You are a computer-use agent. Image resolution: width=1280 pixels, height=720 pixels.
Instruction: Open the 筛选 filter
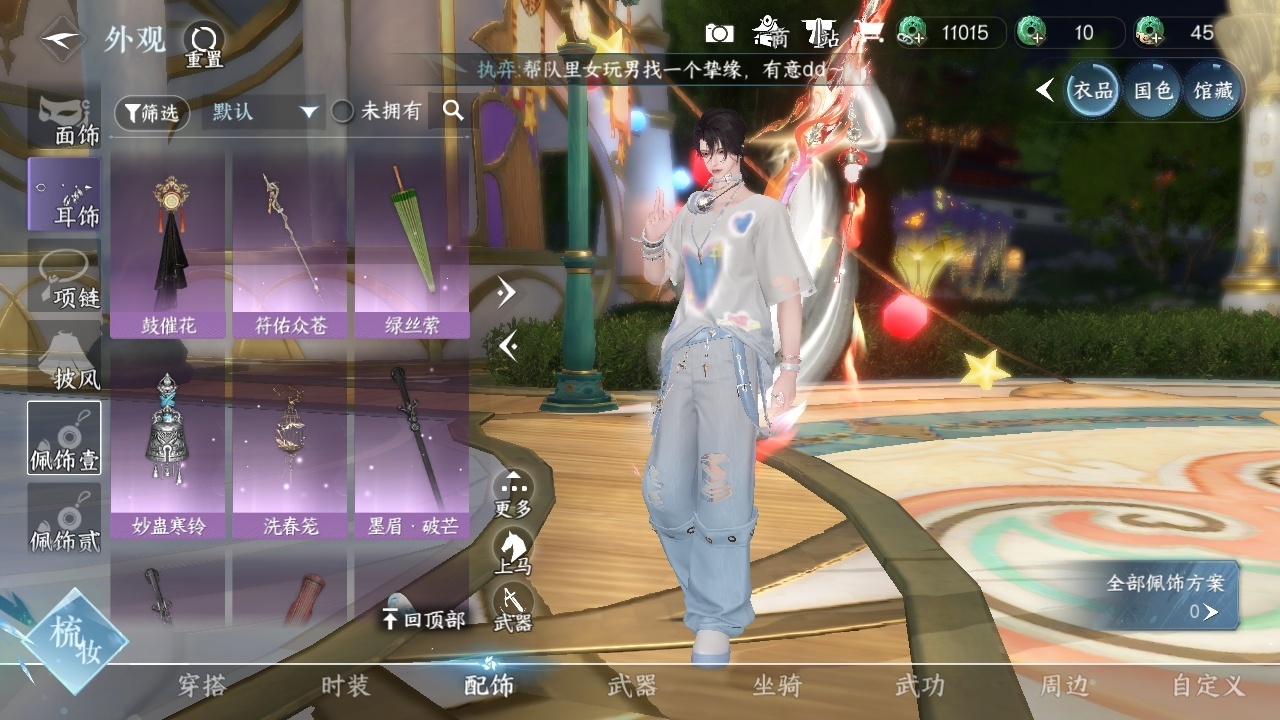click(x=153, y=112)
